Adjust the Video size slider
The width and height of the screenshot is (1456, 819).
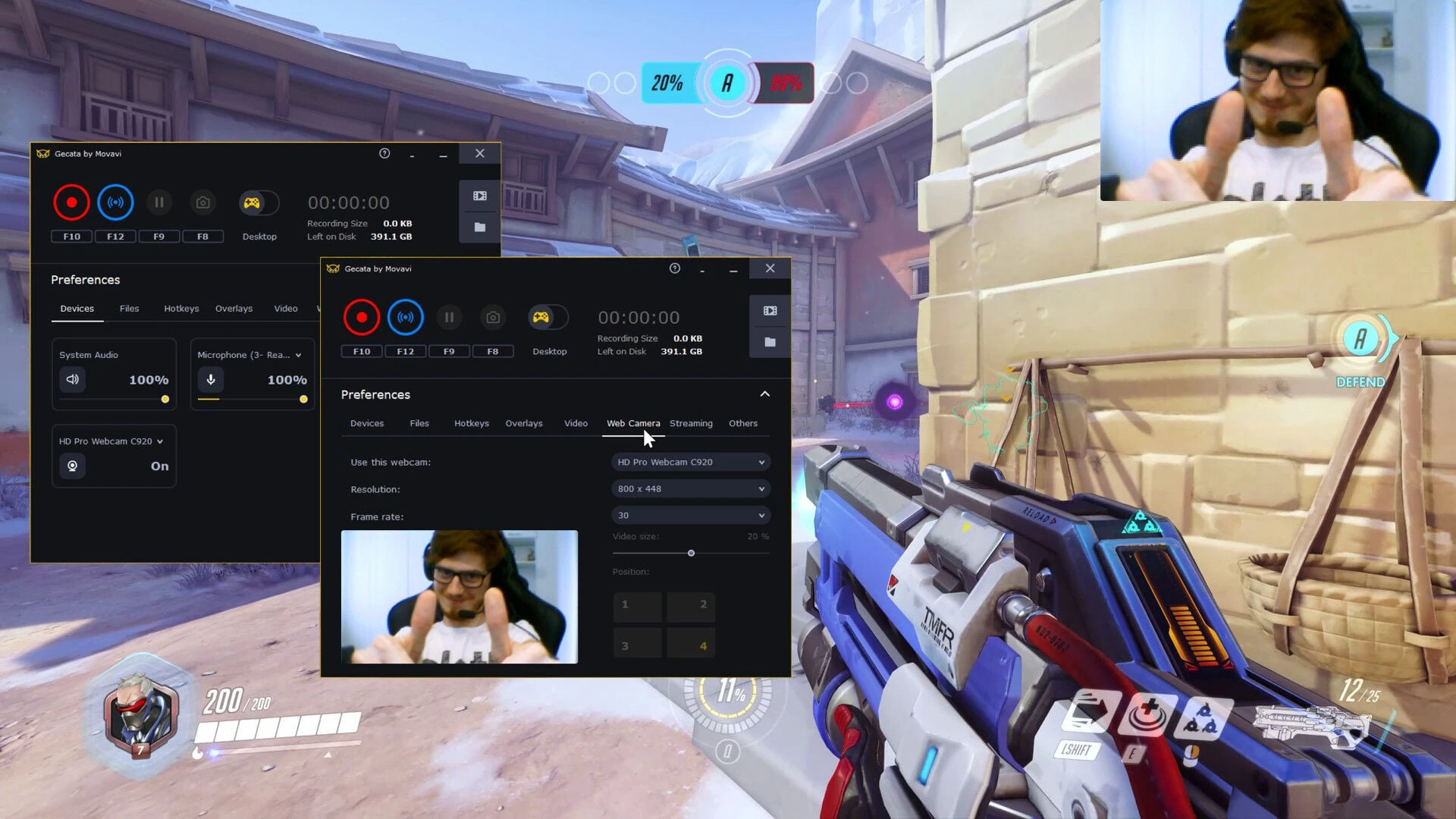pos(691,553)
